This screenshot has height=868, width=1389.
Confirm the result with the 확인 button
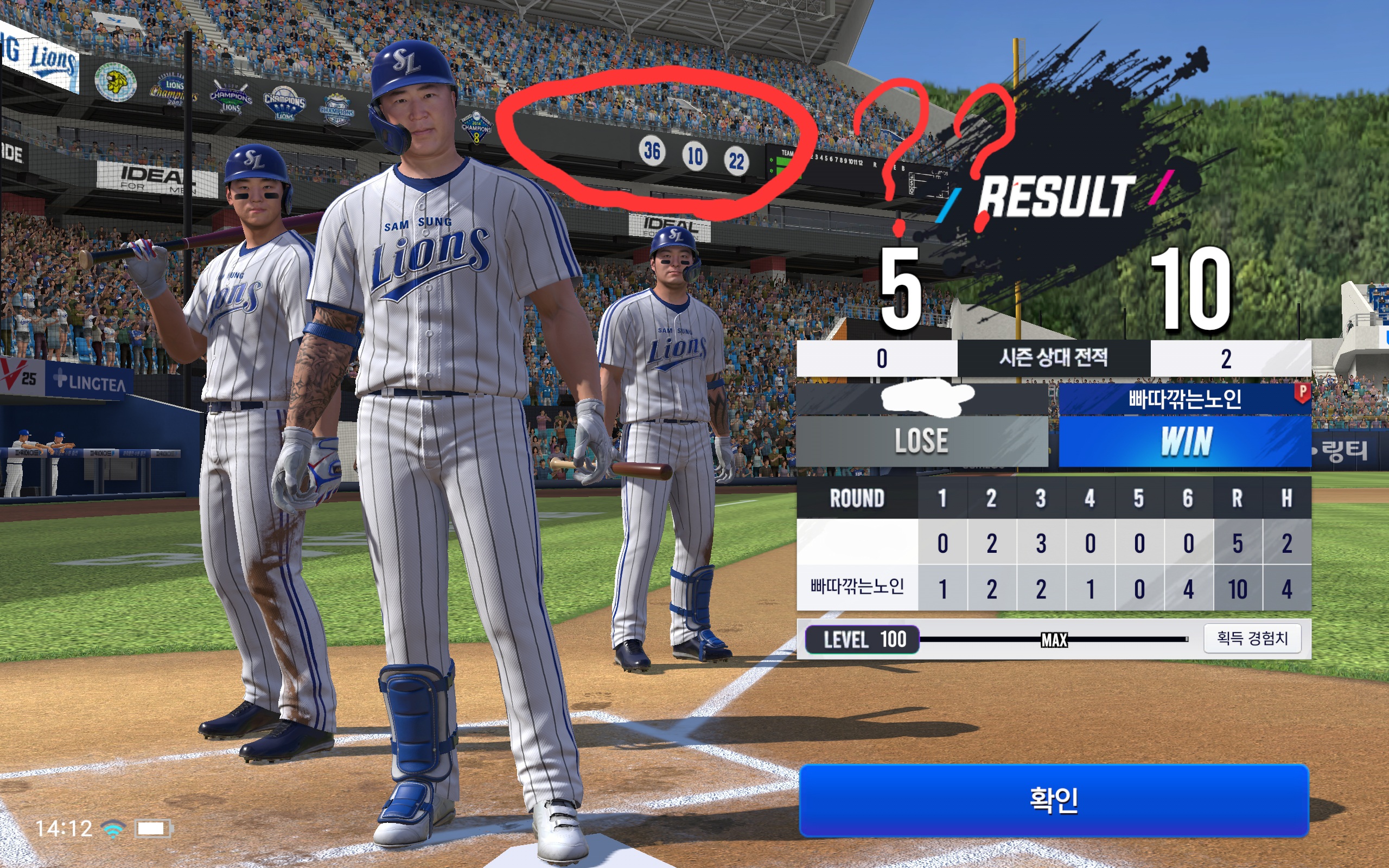pyautogui.click(x=1054, y=800)
